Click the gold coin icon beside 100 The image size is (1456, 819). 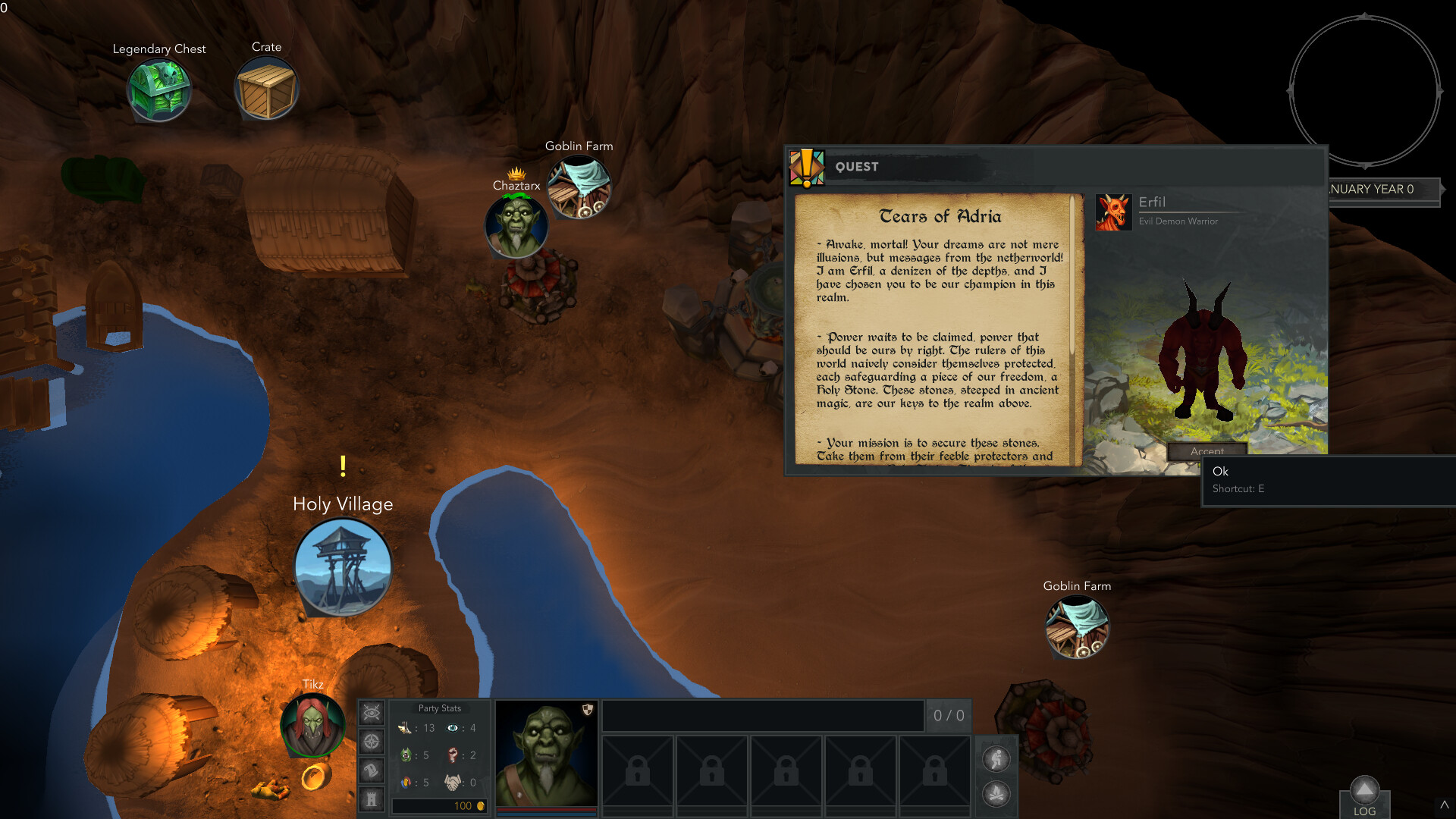click(x=483, y=806)
